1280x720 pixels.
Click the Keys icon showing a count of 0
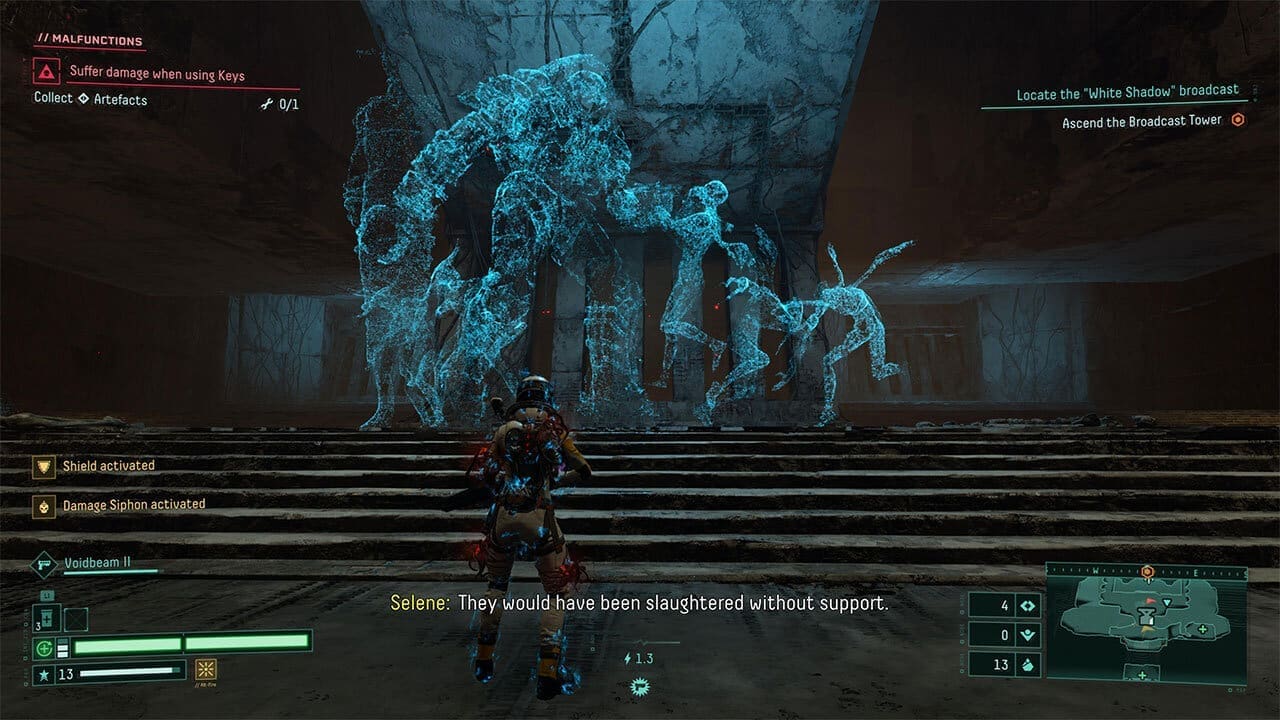point(1026,634)
